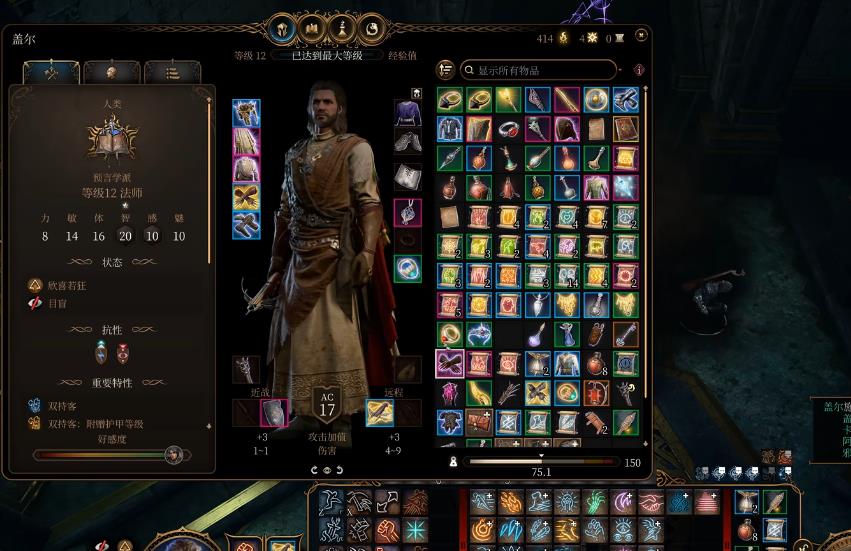Viewport: 851px width, 551px height.
Task: Open the chess piece top menu button
Action: (343, 29)
